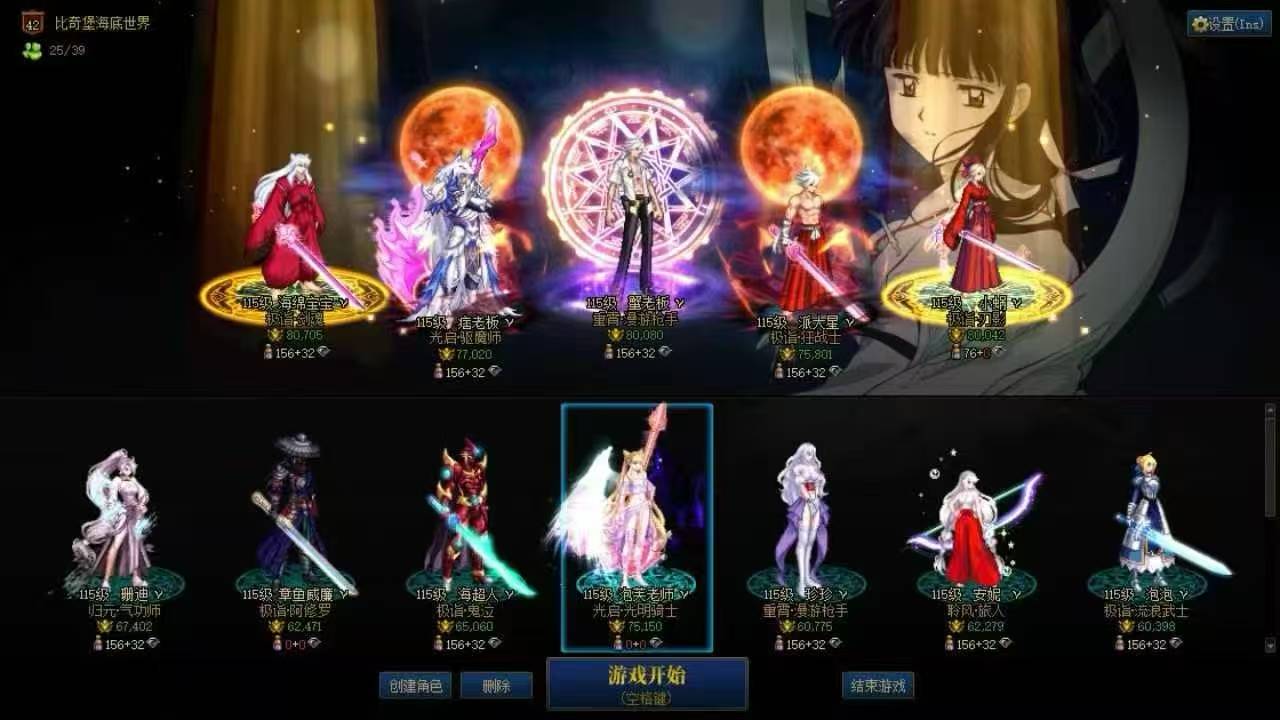
Task: Click 小娴's fame trophy icon
Action: coord(956,335)
